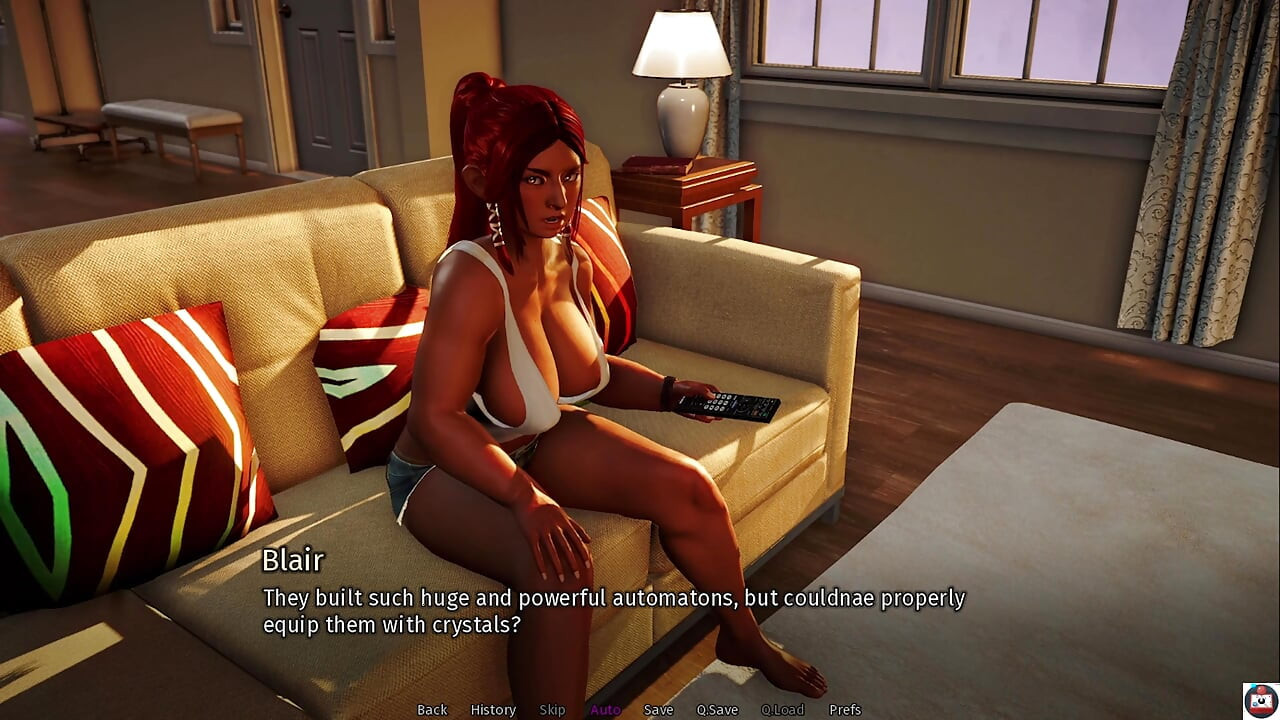This screenshot has height=720, width=1280.
Task: Quick load using Q.Load
Action: (x=782, y=710)
